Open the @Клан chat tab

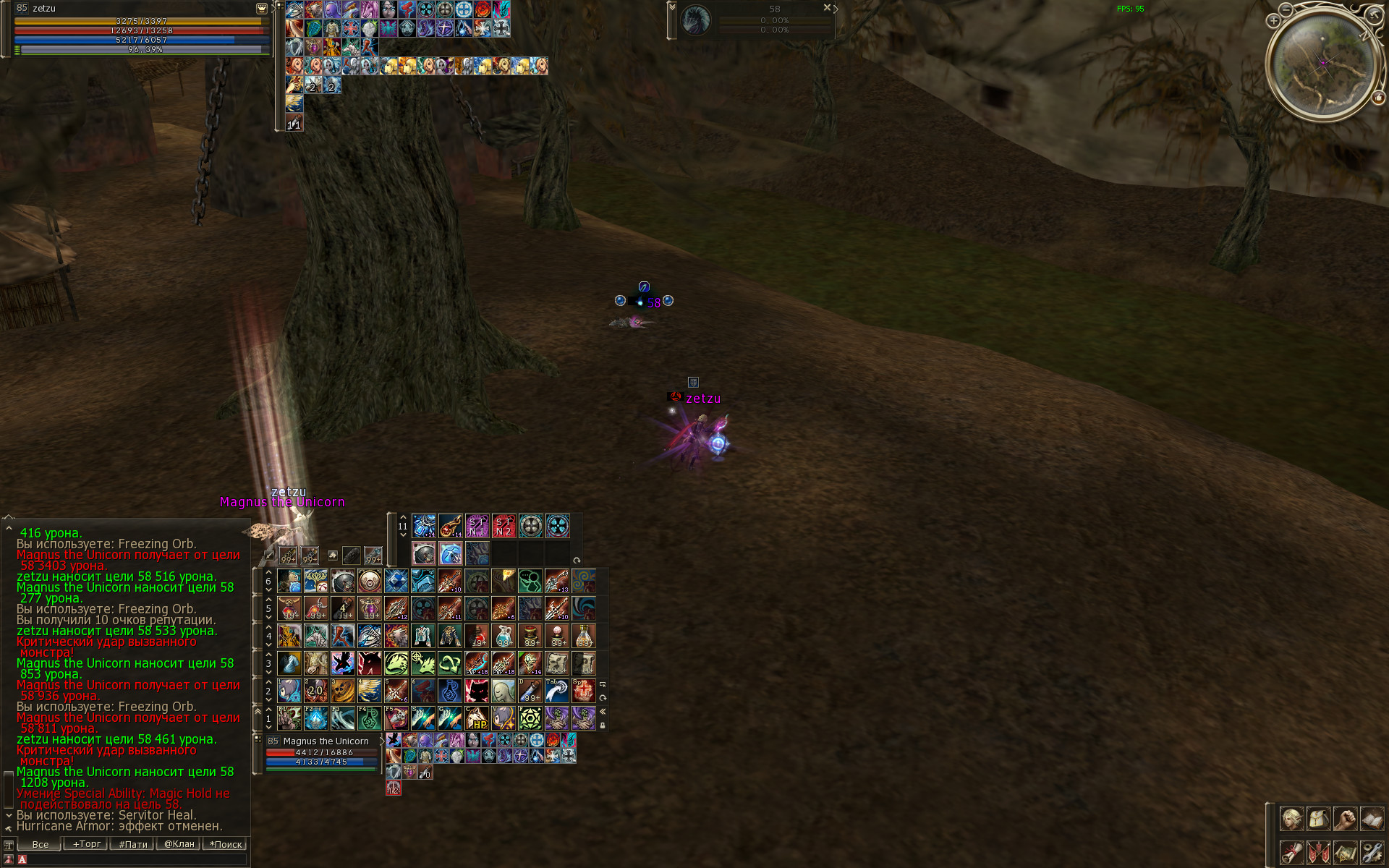[x=179, y=844]
